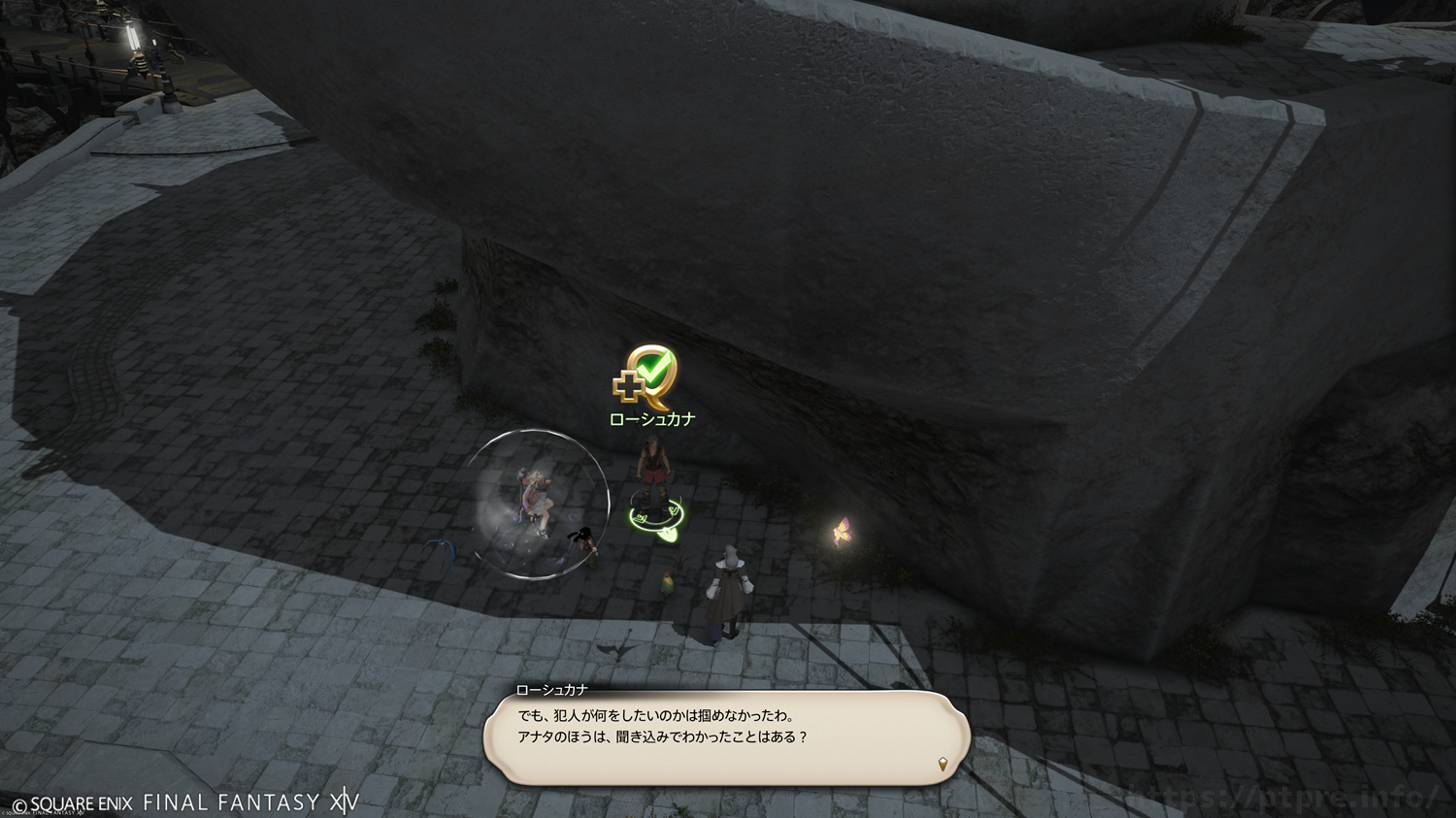This screenshot has width=1456, height=818.
Task: Select the quest checkmark icon above ローシュカナ
Action: pyautogui.click(x=645, y=377)
